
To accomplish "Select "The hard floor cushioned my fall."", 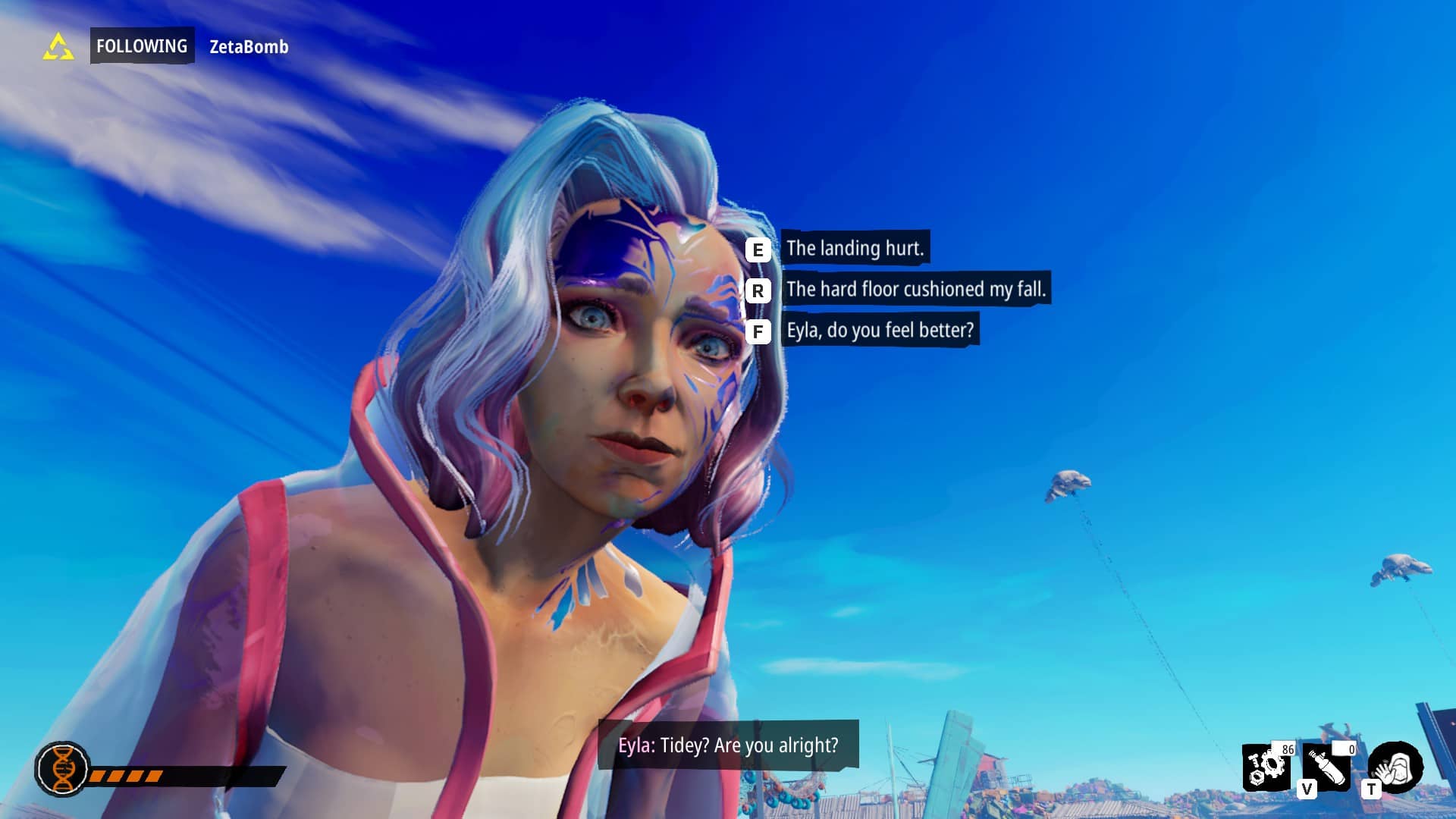I will (x=915, y=289).
